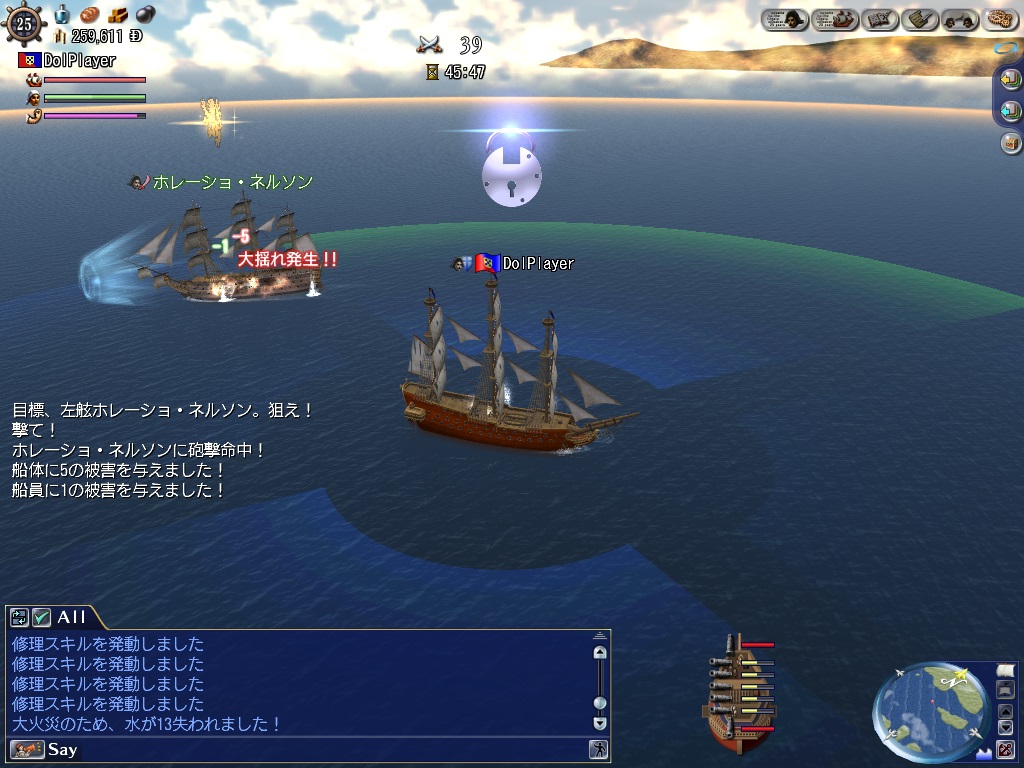Click the yellow arrow side panel button
This screenshot has width=1024, height=768.
[x=1011, y=80]
